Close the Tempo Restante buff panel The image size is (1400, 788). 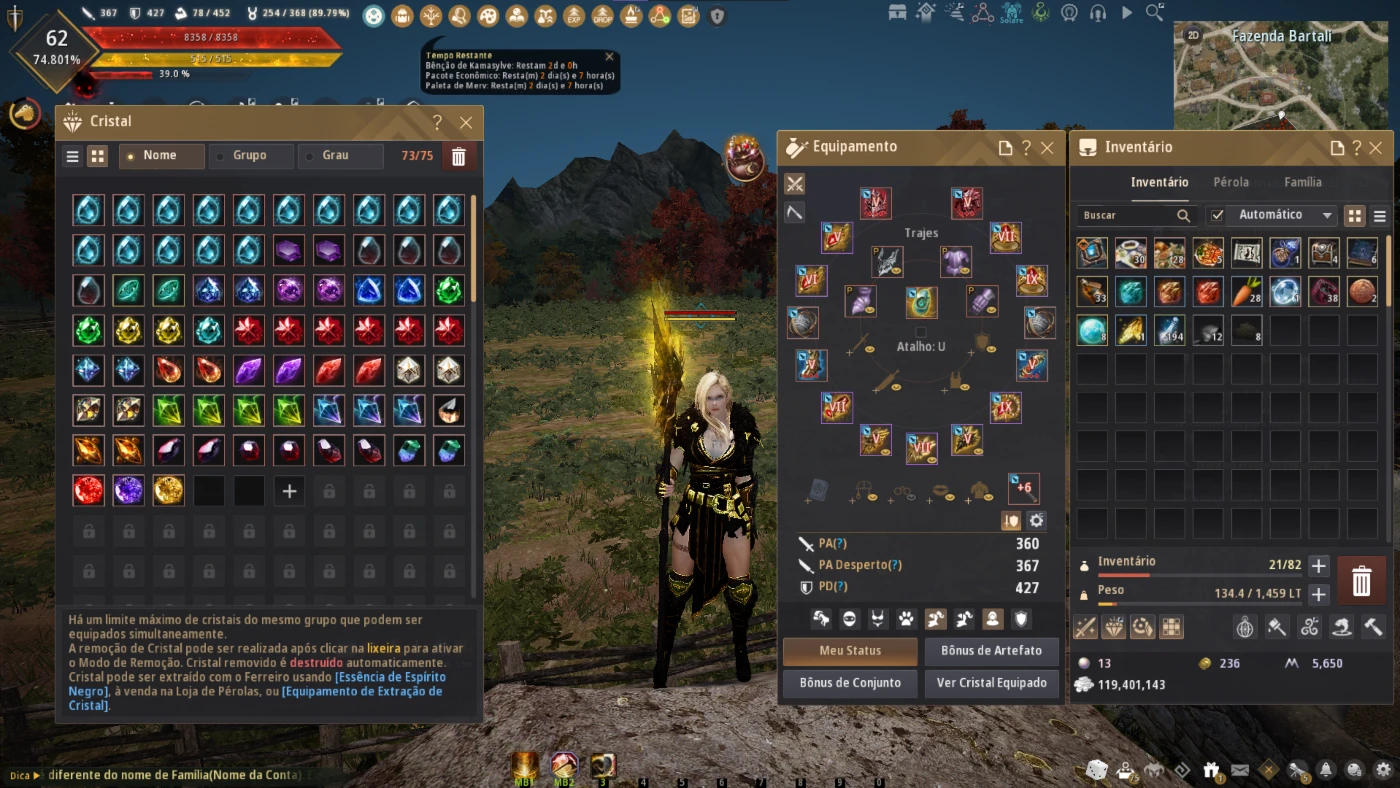(610, 57)
